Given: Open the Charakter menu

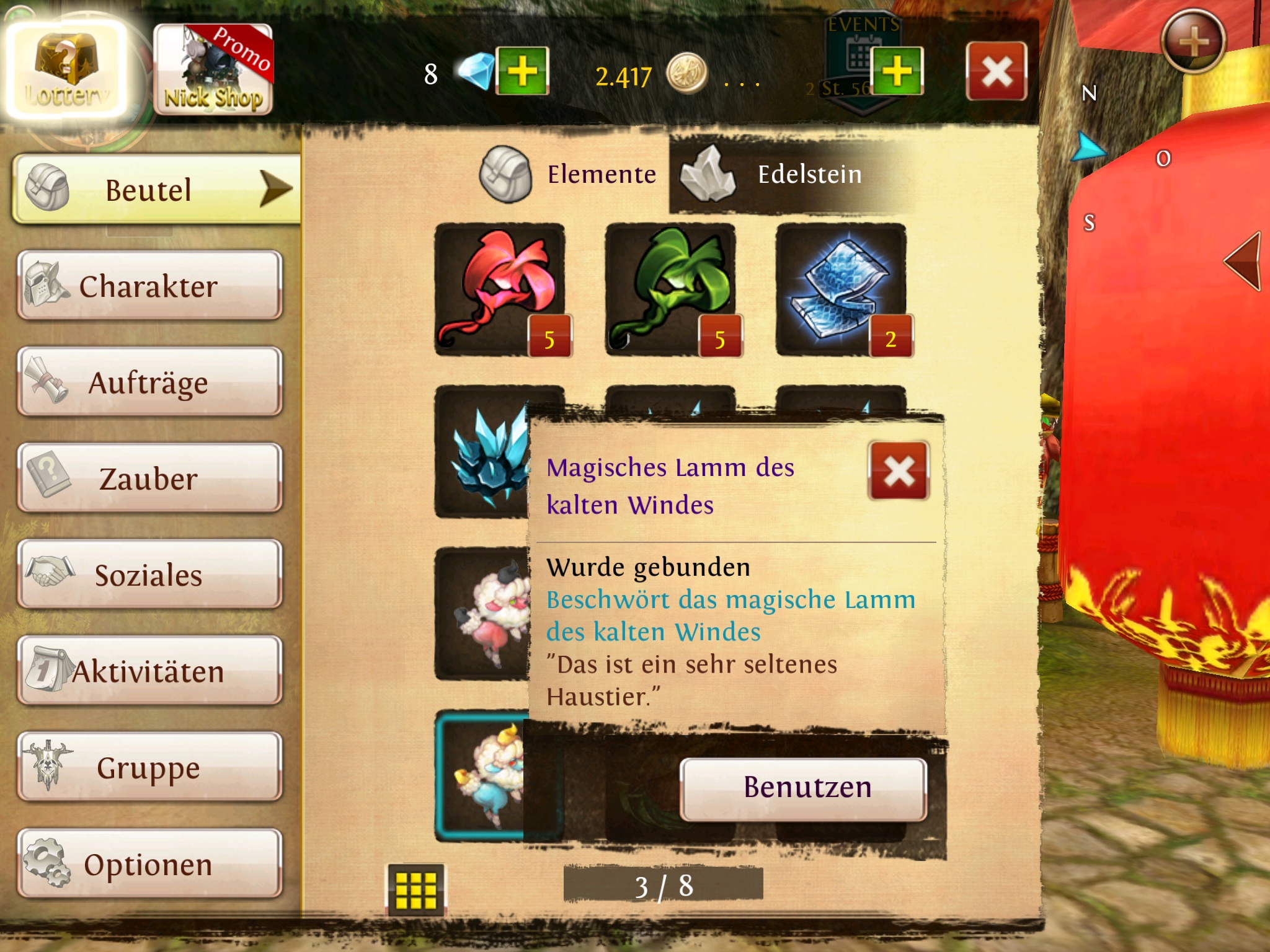Looking at the screenshot, I should [149, 286].
